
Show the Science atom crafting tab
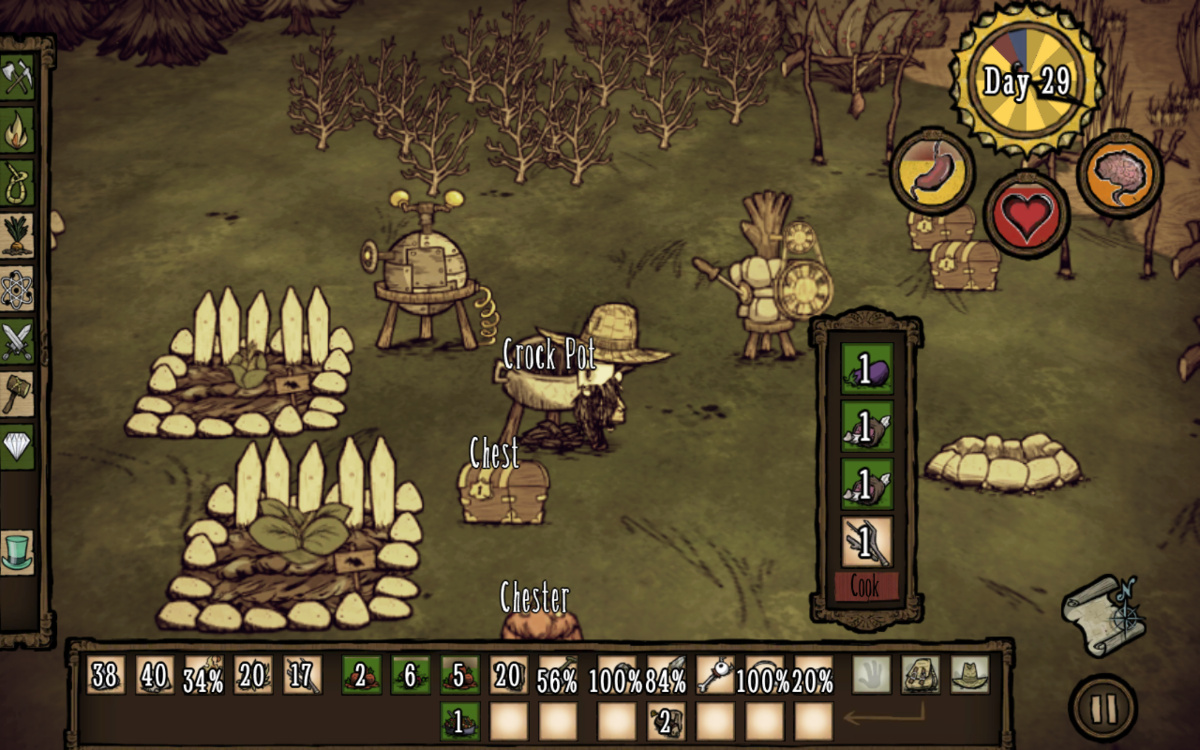coord(17,288)
